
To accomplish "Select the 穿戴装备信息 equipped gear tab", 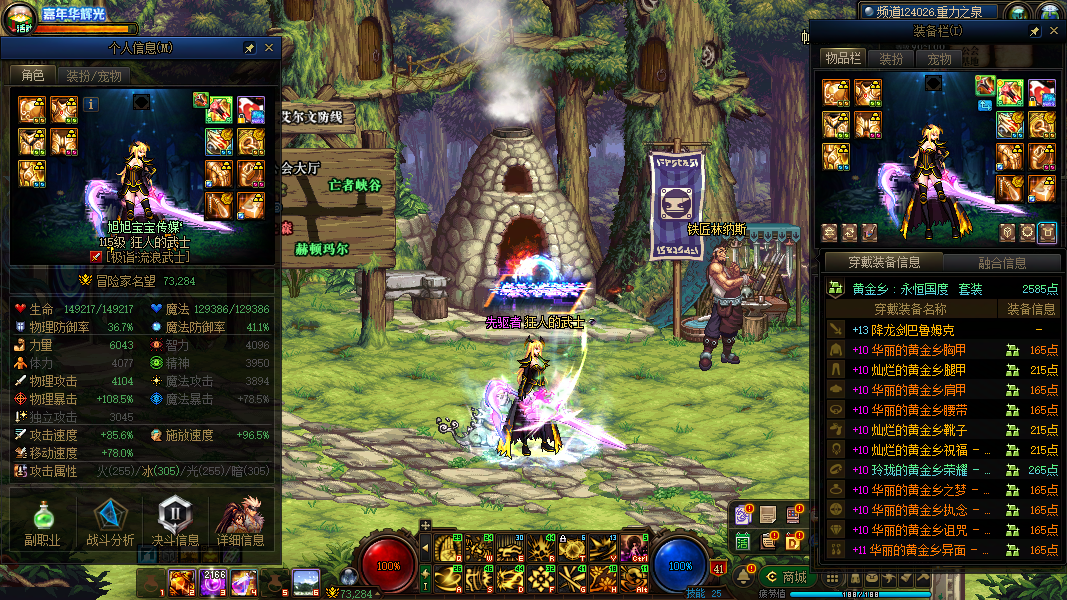I will [884, 263].
